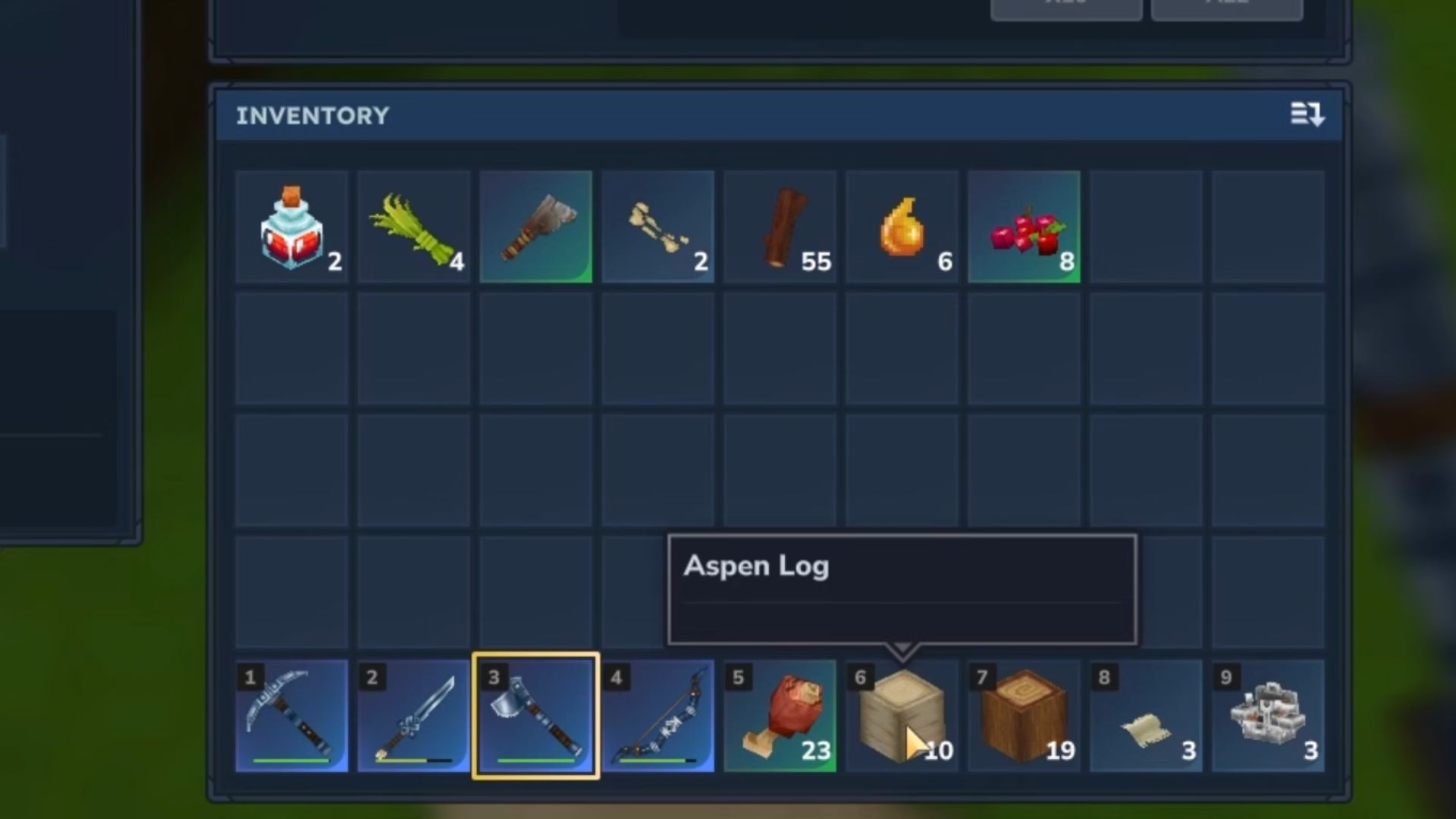Equip the pickaxe in hotbar slot 1

click(292, 716)
